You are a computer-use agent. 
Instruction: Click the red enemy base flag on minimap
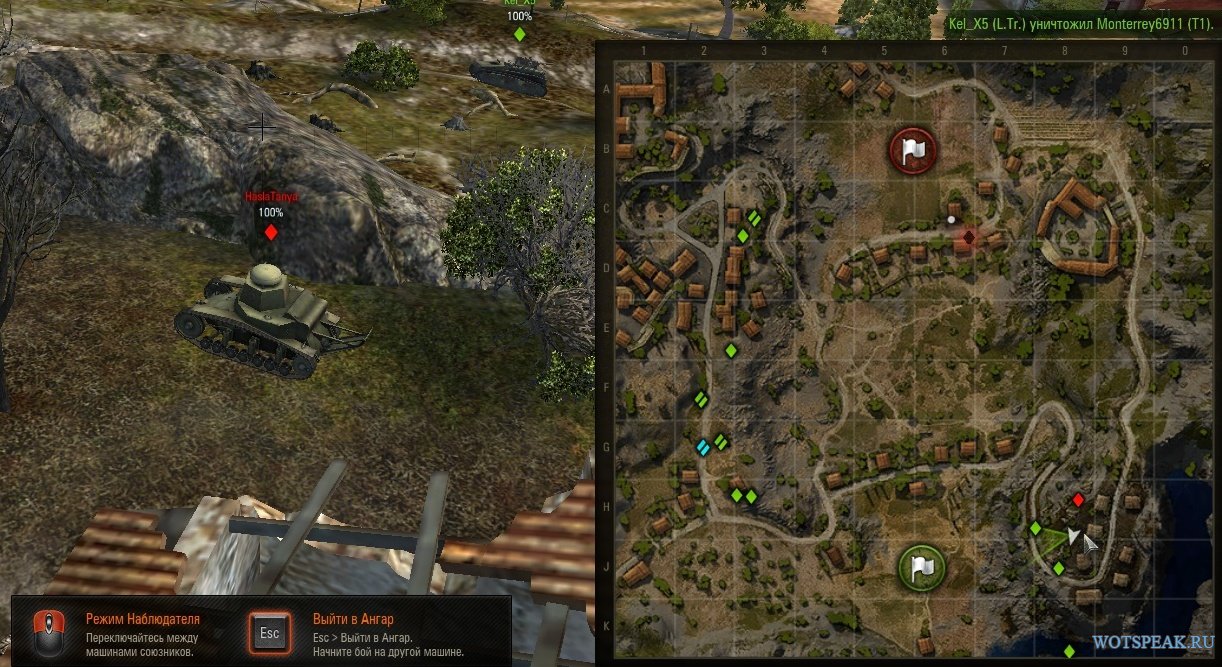910,151
